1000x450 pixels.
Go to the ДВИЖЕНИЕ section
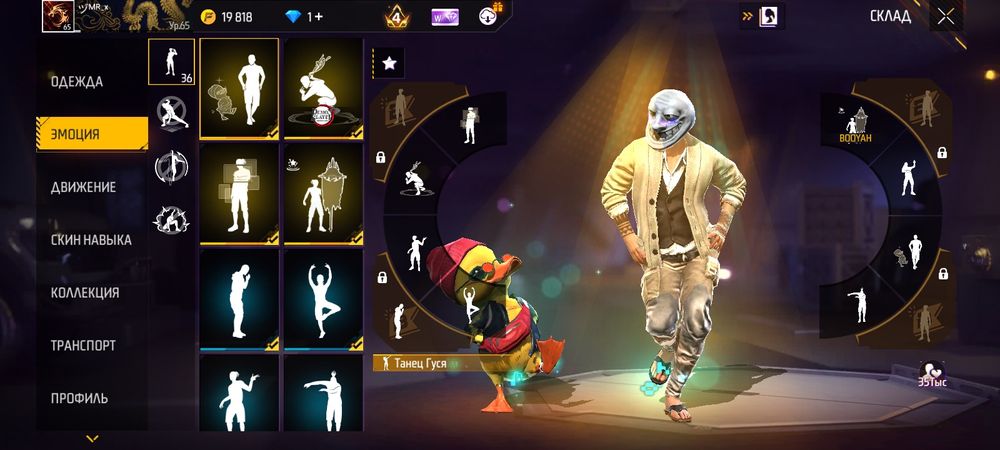(84, 187)
